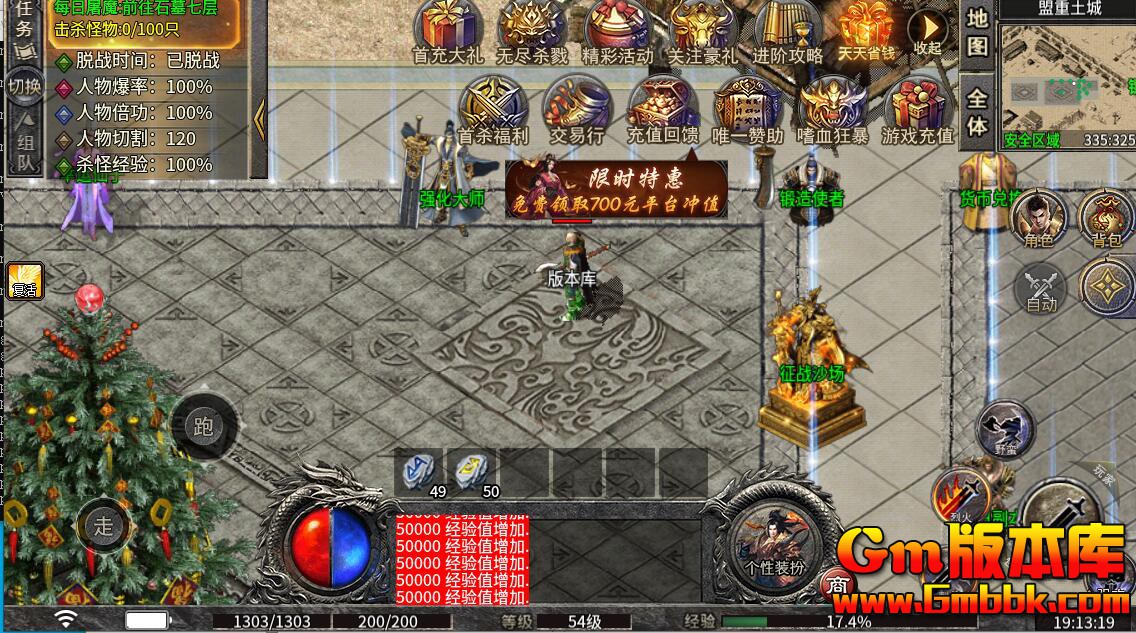Open the 关注豪礼 follow gift icon

point(701,31)
